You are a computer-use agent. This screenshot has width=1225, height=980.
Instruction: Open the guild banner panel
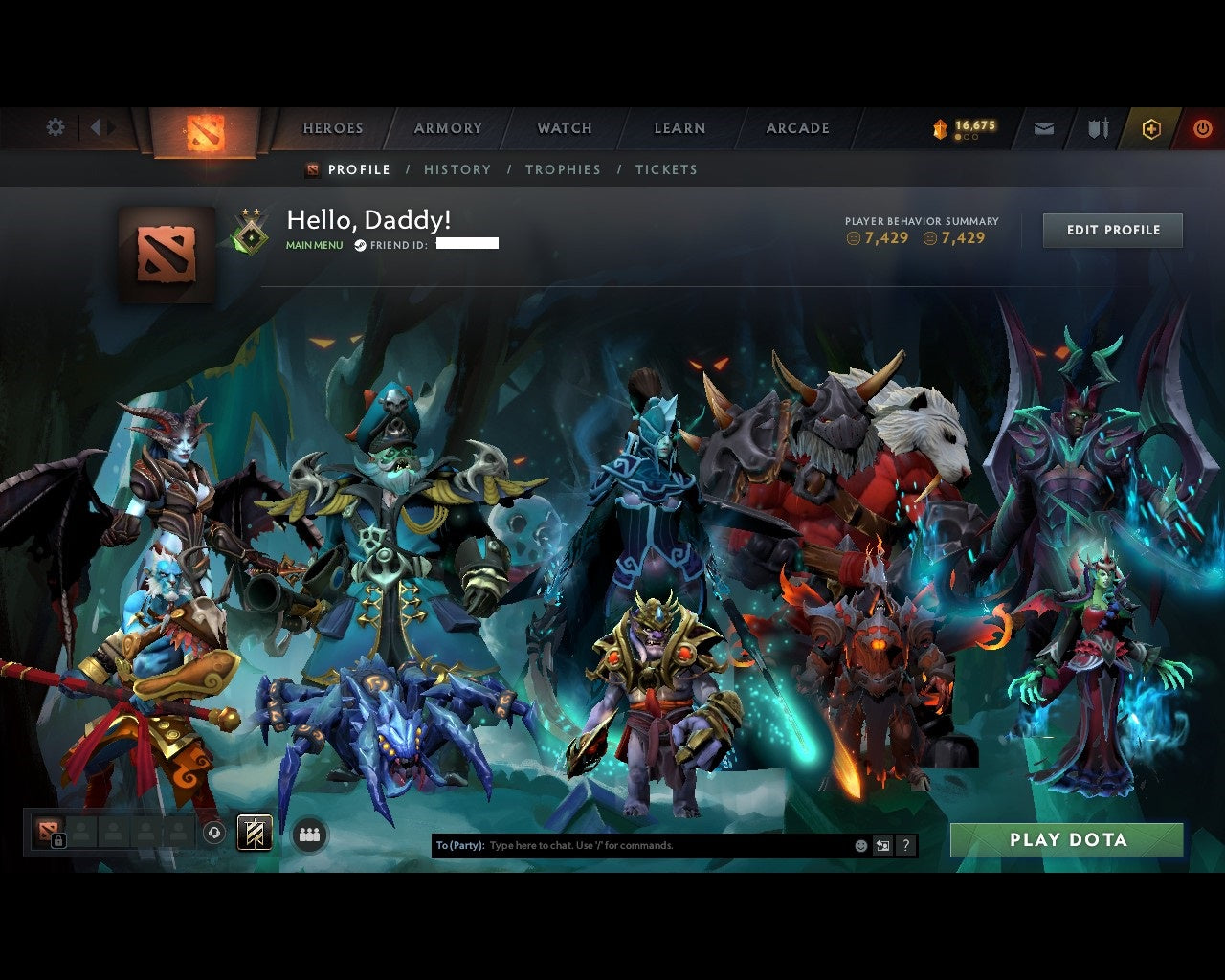click(253, 833)
